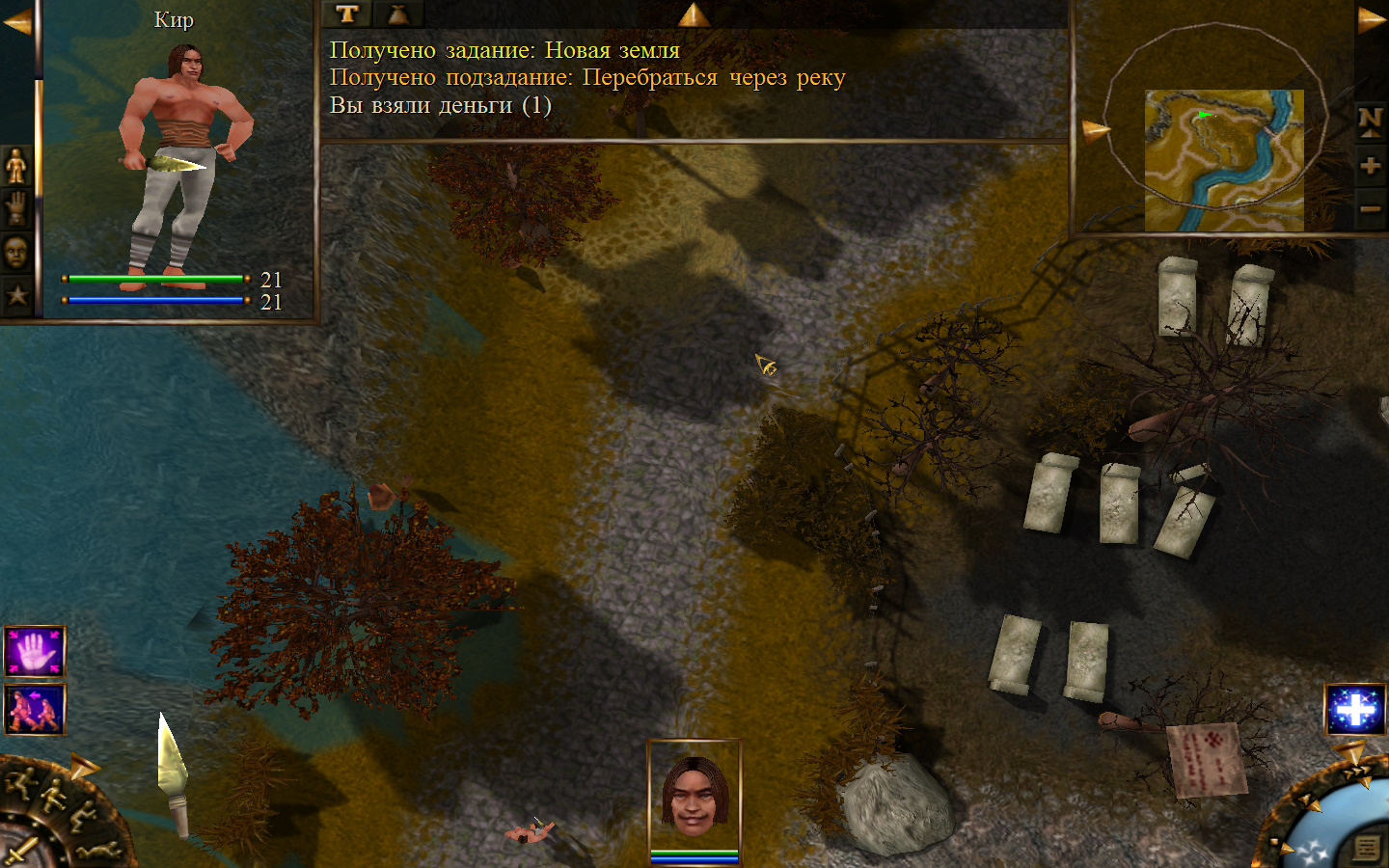Activate the purple hand ability icon
Viewport: 1389px width, 868px height.
coord(35,652)
